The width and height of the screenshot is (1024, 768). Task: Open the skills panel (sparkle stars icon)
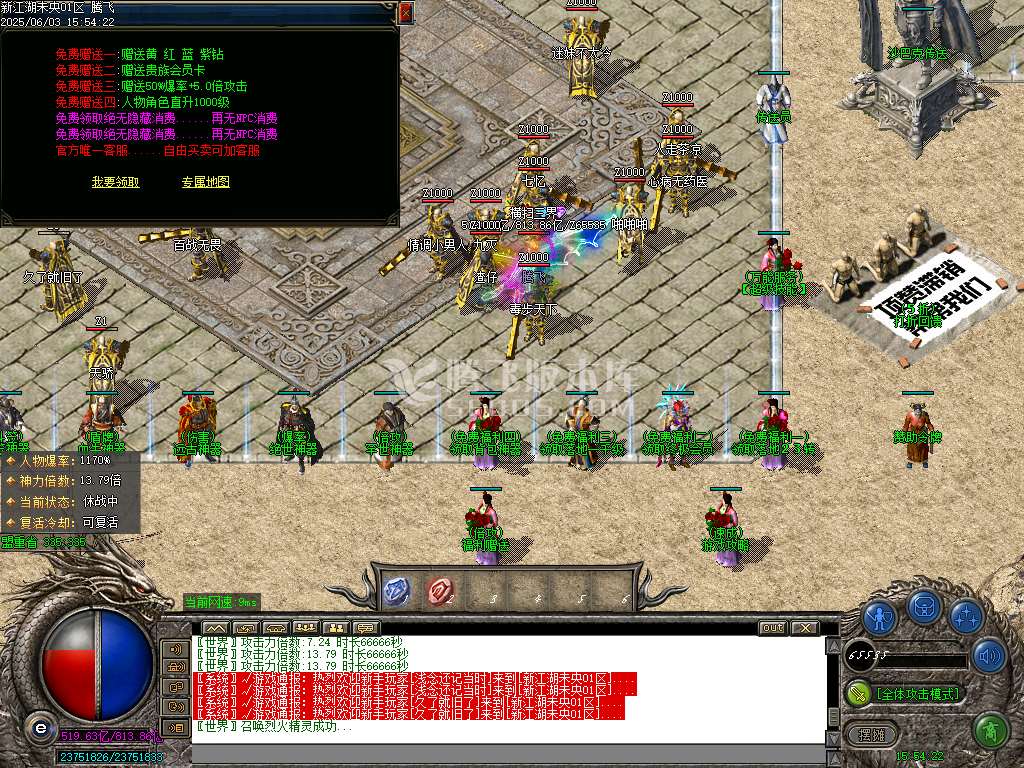[967, 617]
